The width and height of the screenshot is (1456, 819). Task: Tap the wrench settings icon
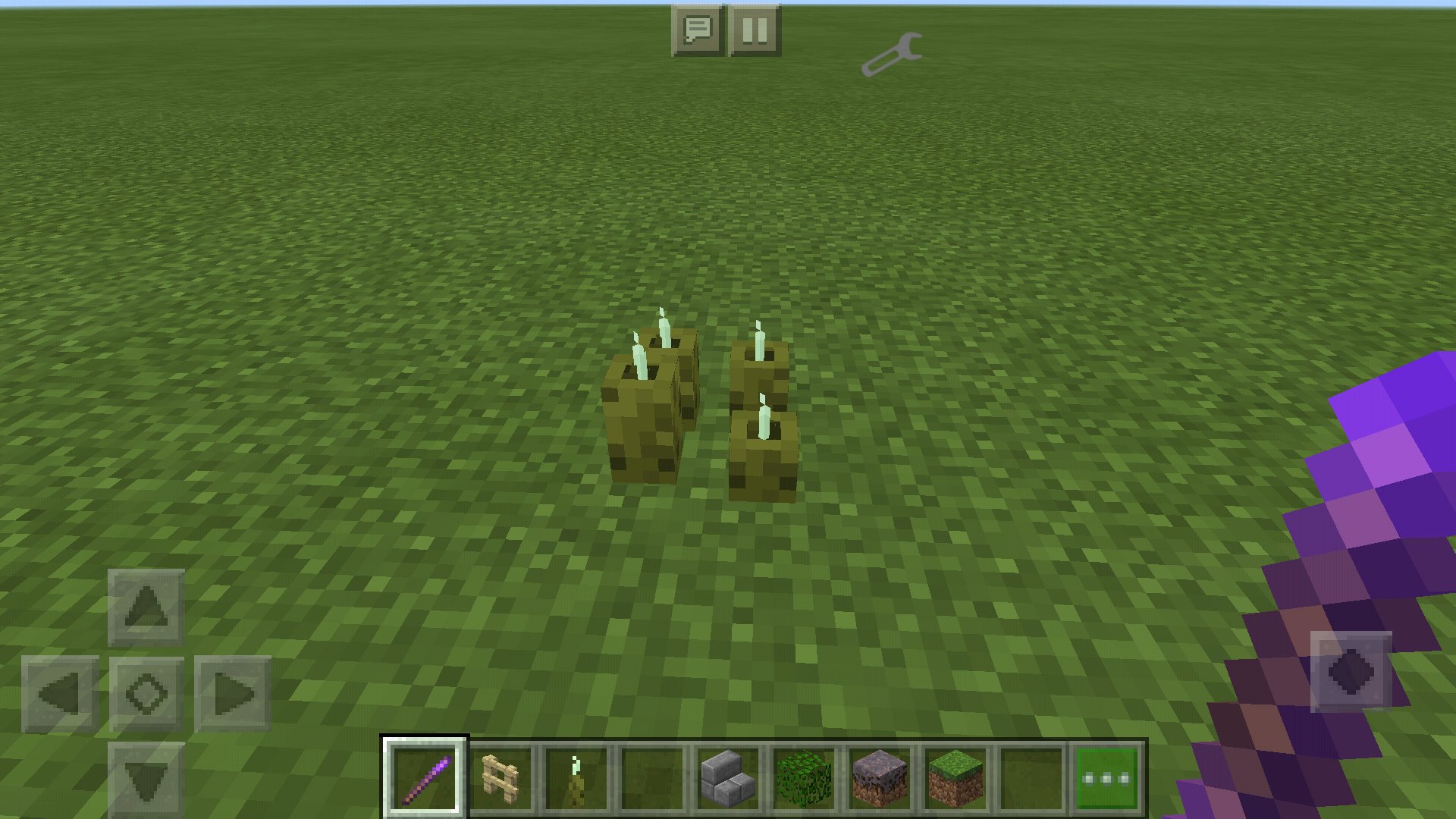[892, 55]
